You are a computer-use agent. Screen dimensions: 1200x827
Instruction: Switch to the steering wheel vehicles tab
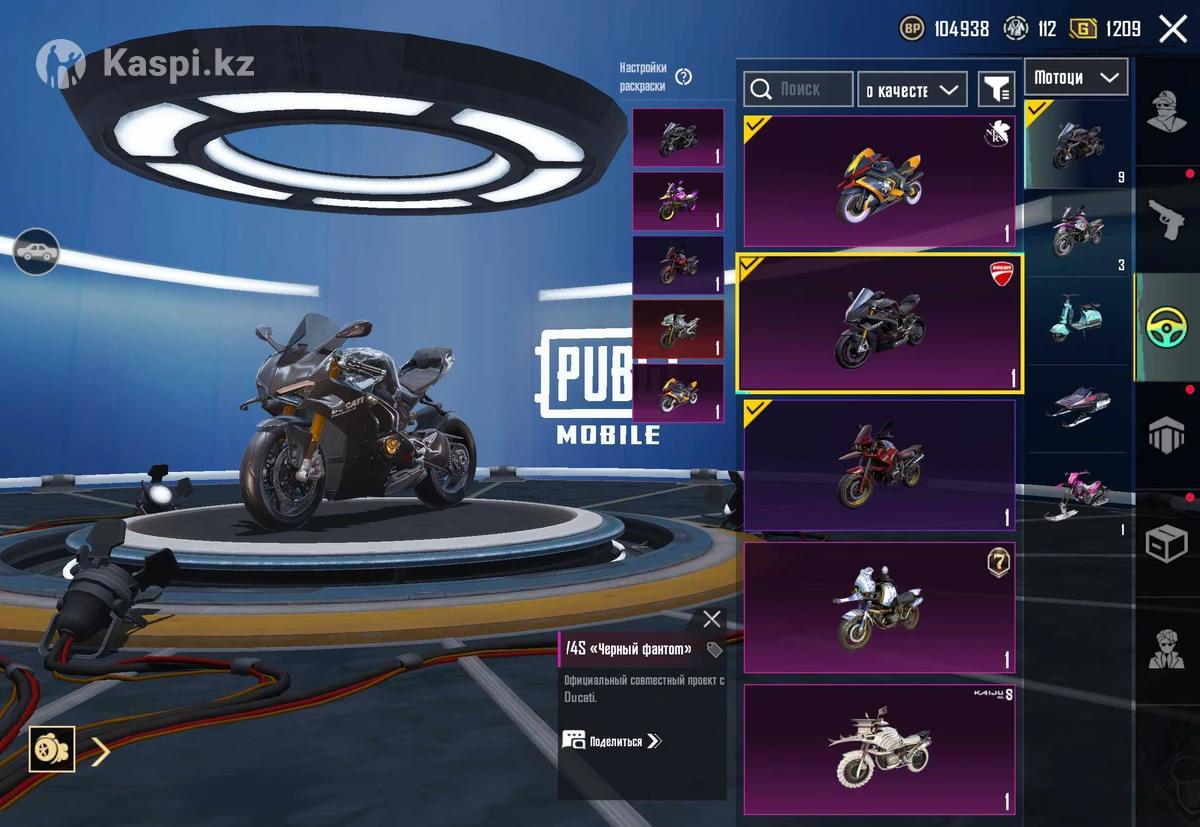pyautogui.click(x=1166, y=327)
